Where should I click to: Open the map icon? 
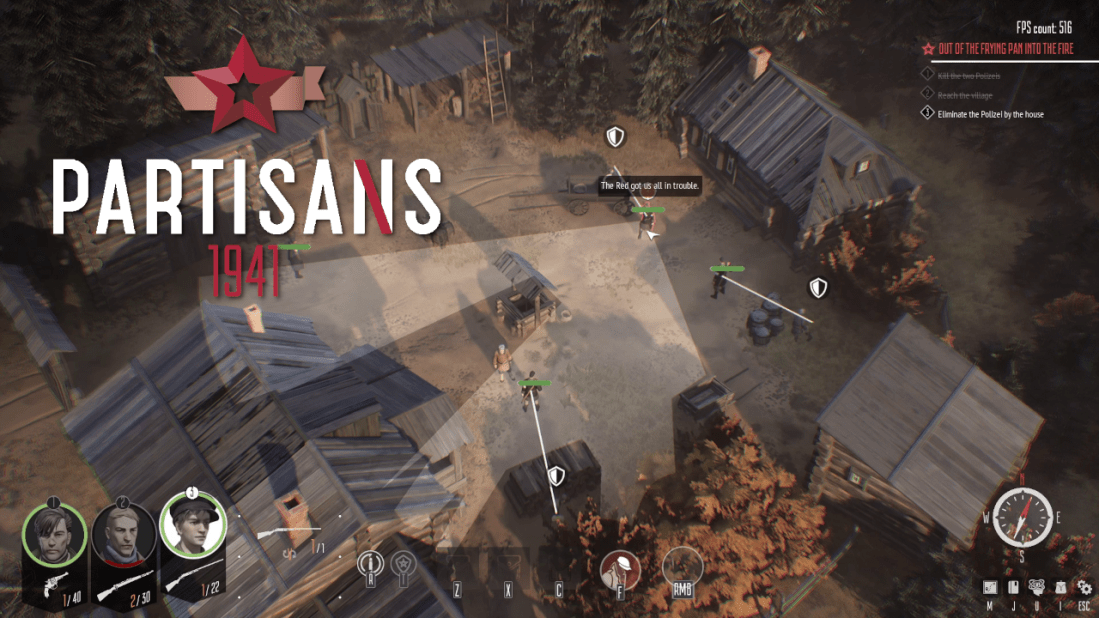click(989, 588)
